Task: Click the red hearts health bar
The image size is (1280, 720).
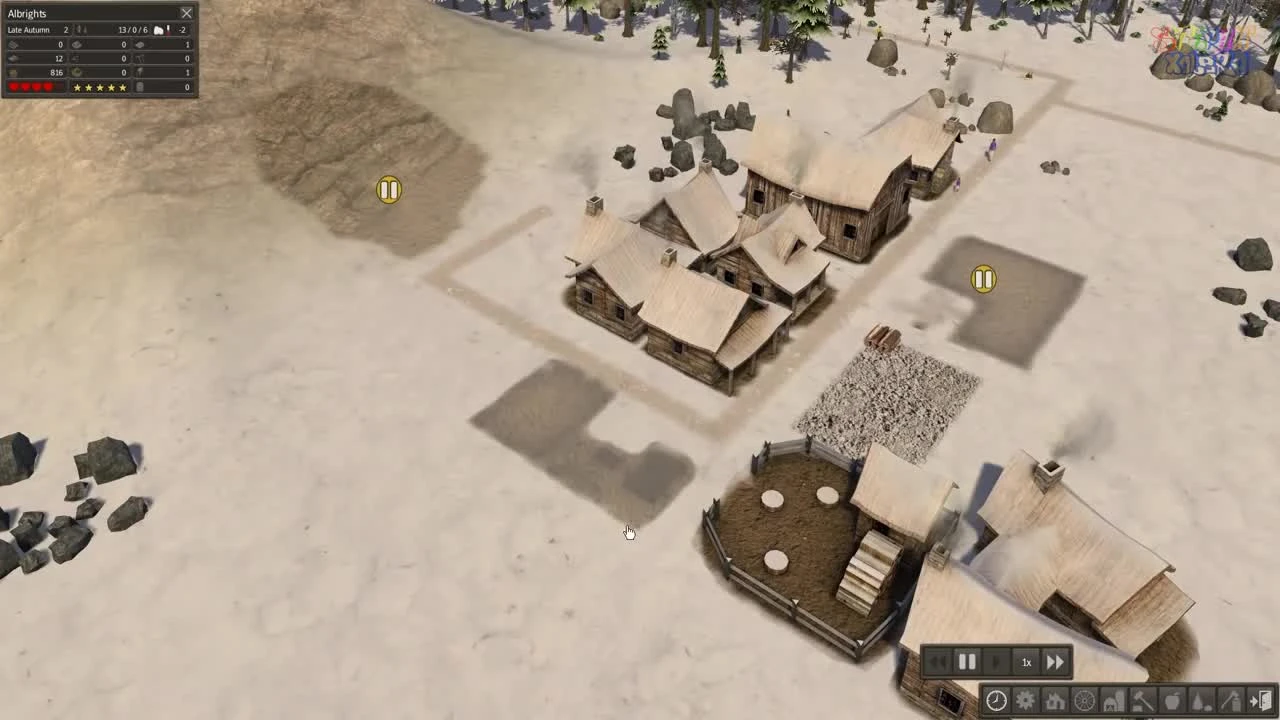Action: click(30, 87)
